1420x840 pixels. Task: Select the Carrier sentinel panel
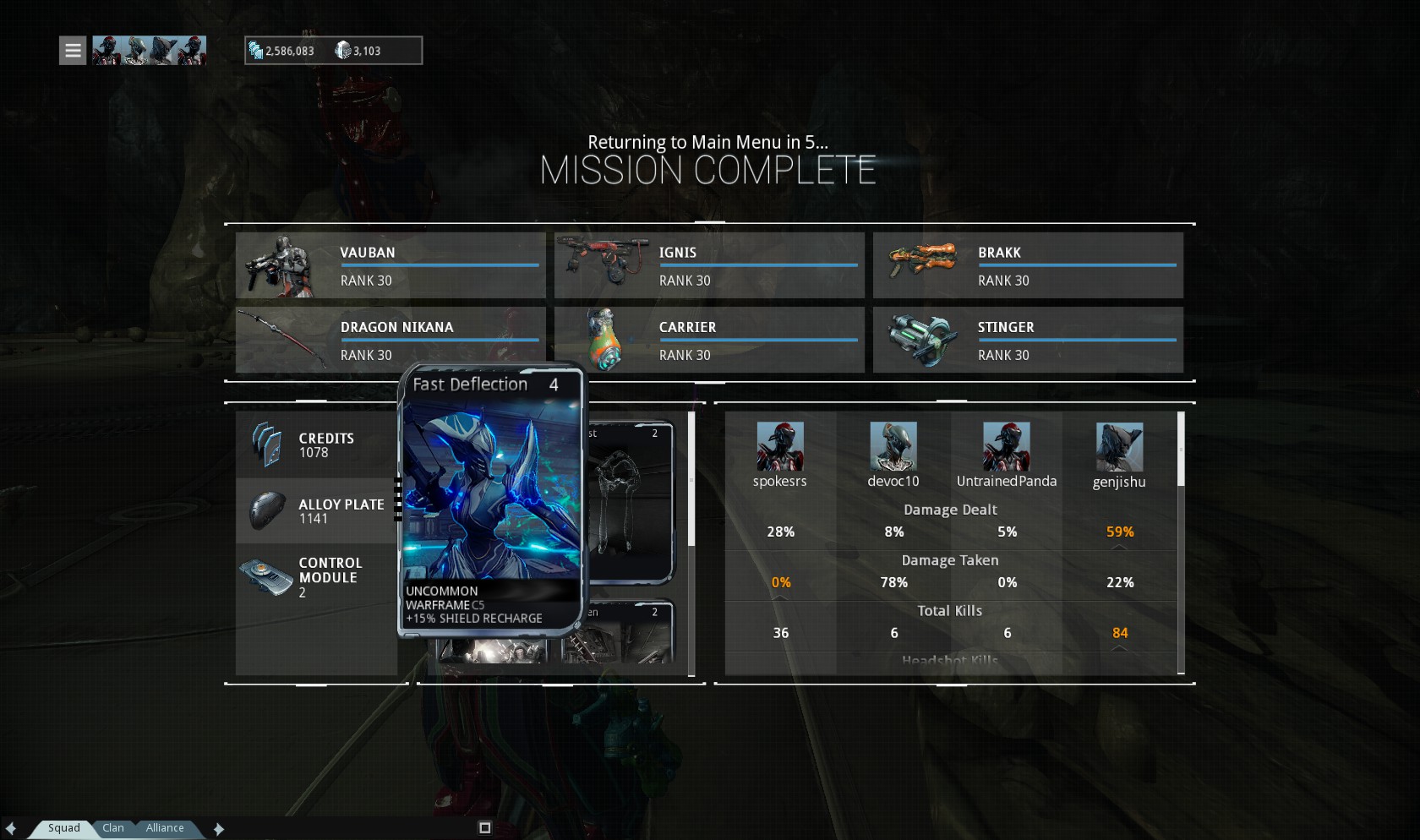pos(709,340)
